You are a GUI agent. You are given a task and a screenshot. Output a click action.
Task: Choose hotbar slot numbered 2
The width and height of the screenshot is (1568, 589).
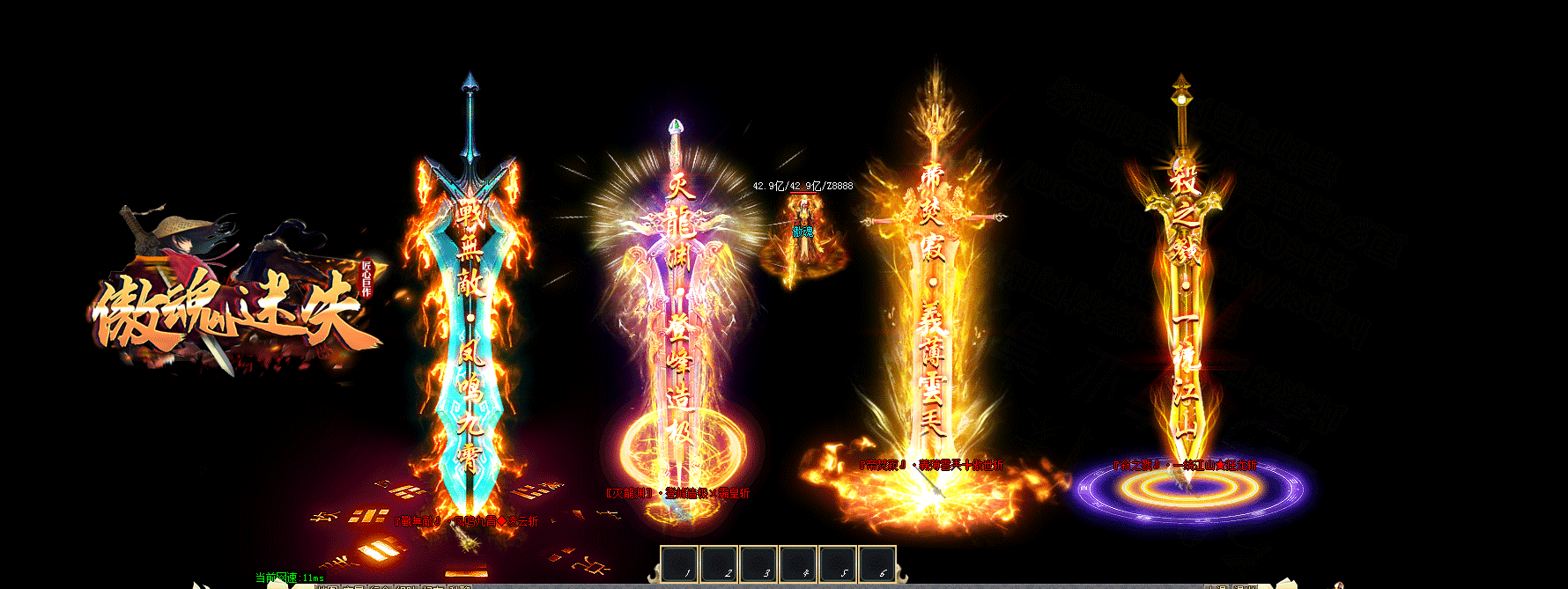pyautogui.click(x=719, y=564)
